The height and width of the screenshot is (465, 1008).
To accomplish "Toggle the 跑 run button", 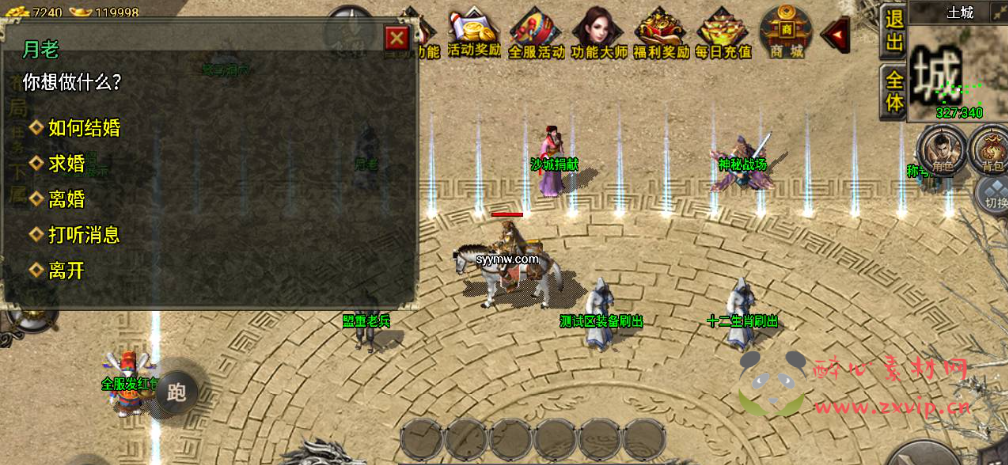I will [x=177, y=391].
